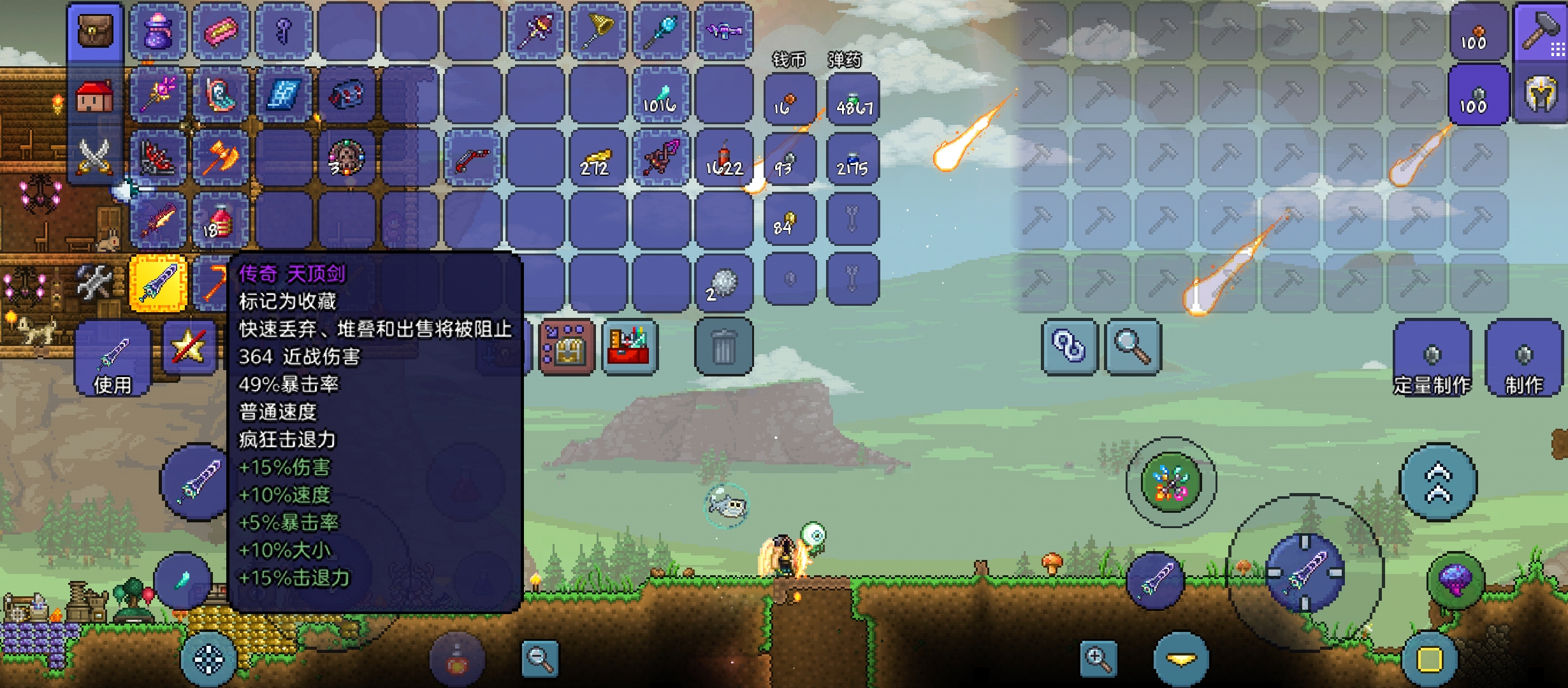Toggle the favorite star button
The height and width of the screenshot is (688, 1568).
(x=189, y=348)
